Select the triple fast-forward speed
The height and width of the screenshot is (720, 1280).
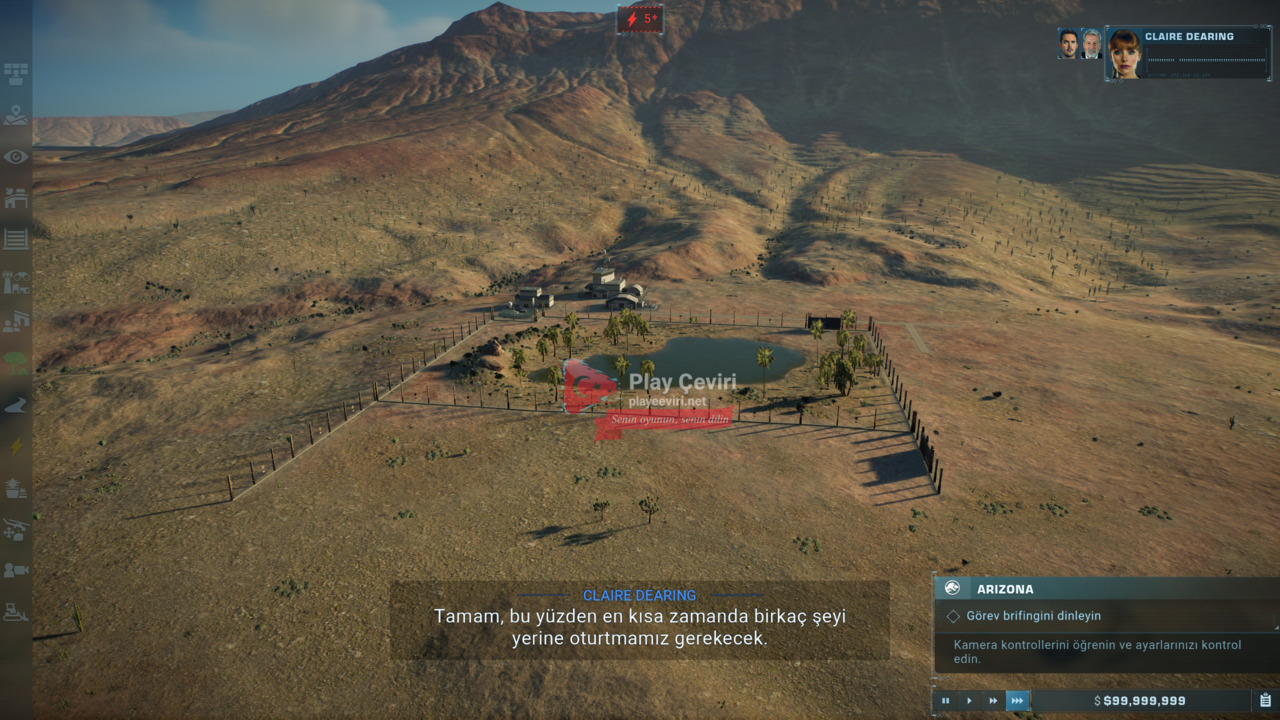pyautogui.click(x=1017, y=701)
